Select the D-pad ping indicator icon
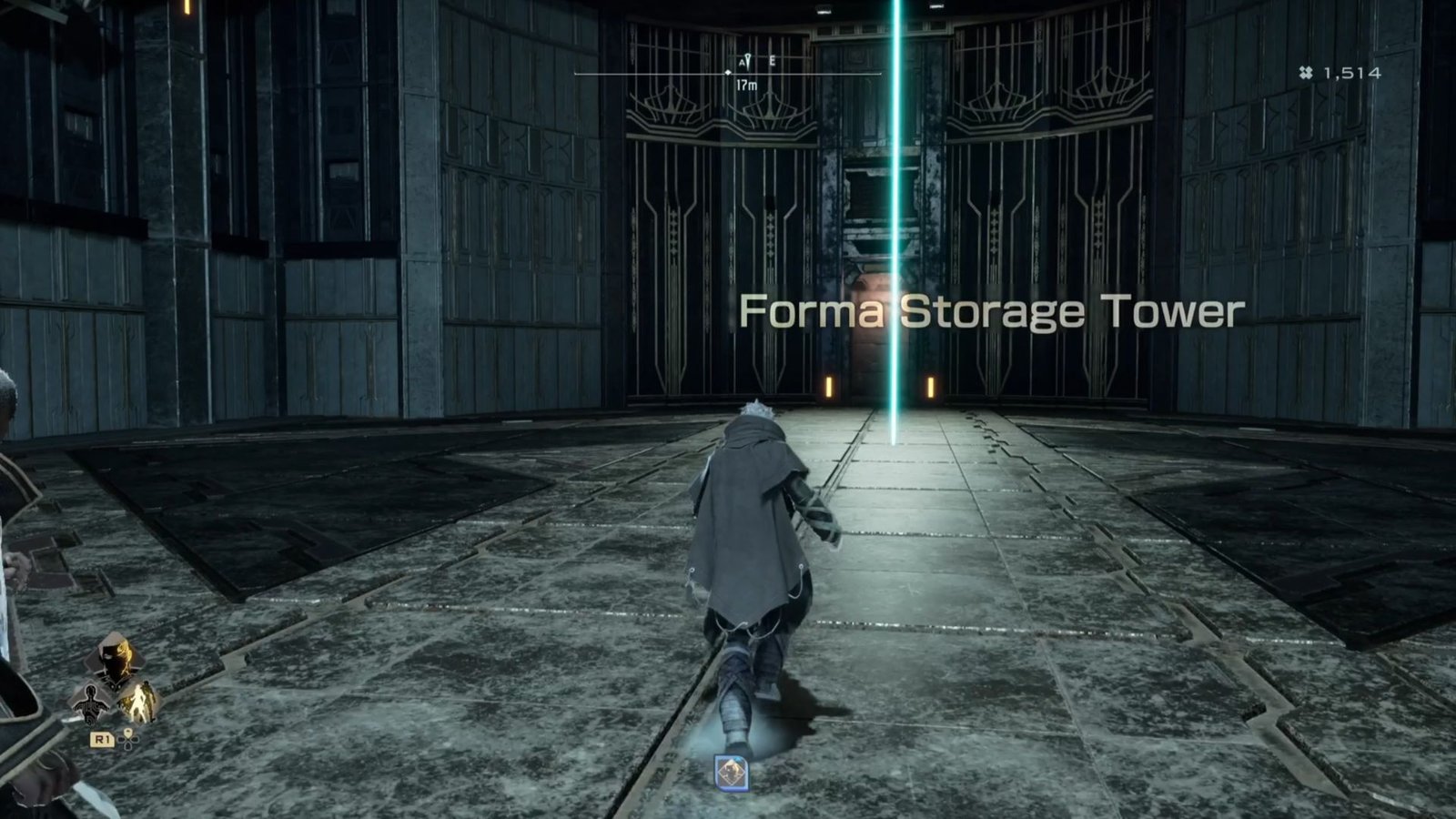 pyautogui.click(x=128, y=740)
